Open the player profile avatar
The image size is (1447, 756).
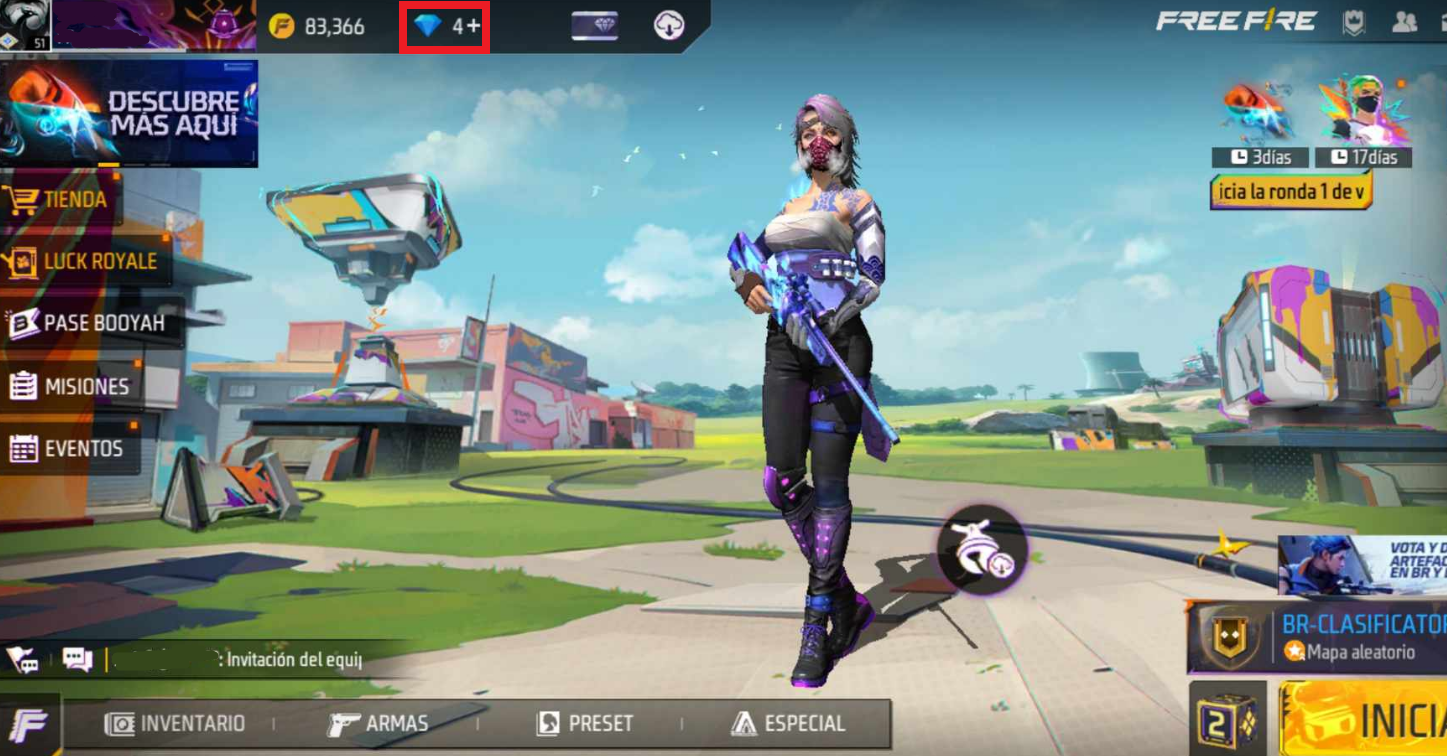pyautogui.click(x=24, y=24)
